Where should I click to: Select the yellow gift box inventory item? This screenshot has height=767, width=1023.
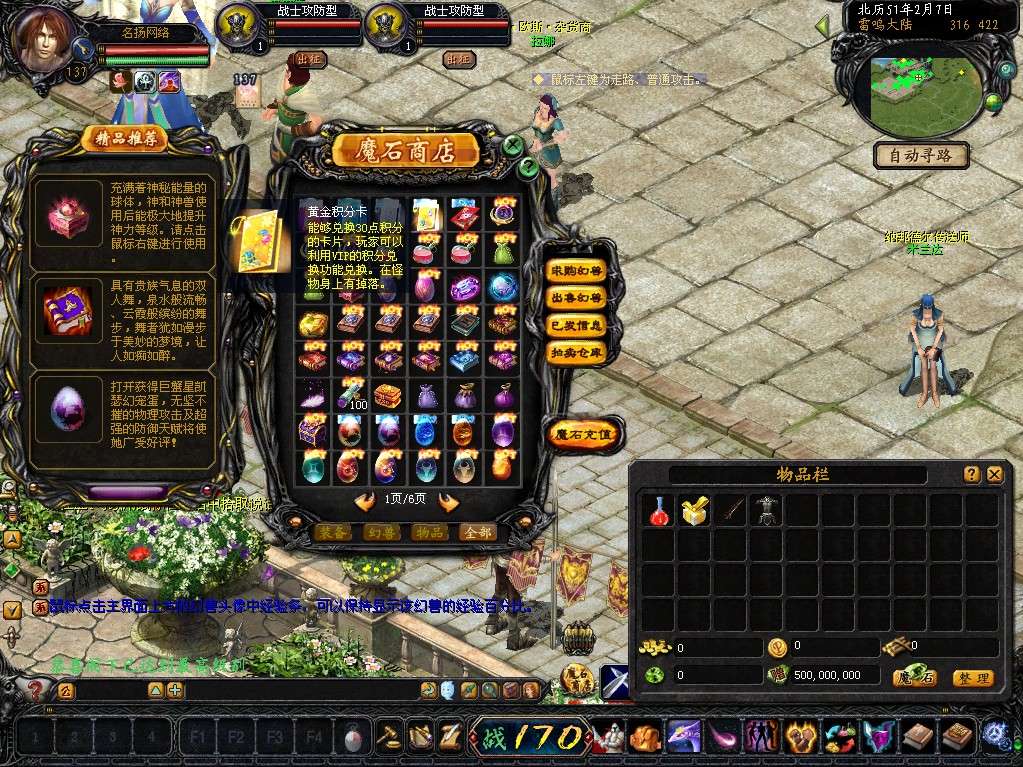click(694, 511)
